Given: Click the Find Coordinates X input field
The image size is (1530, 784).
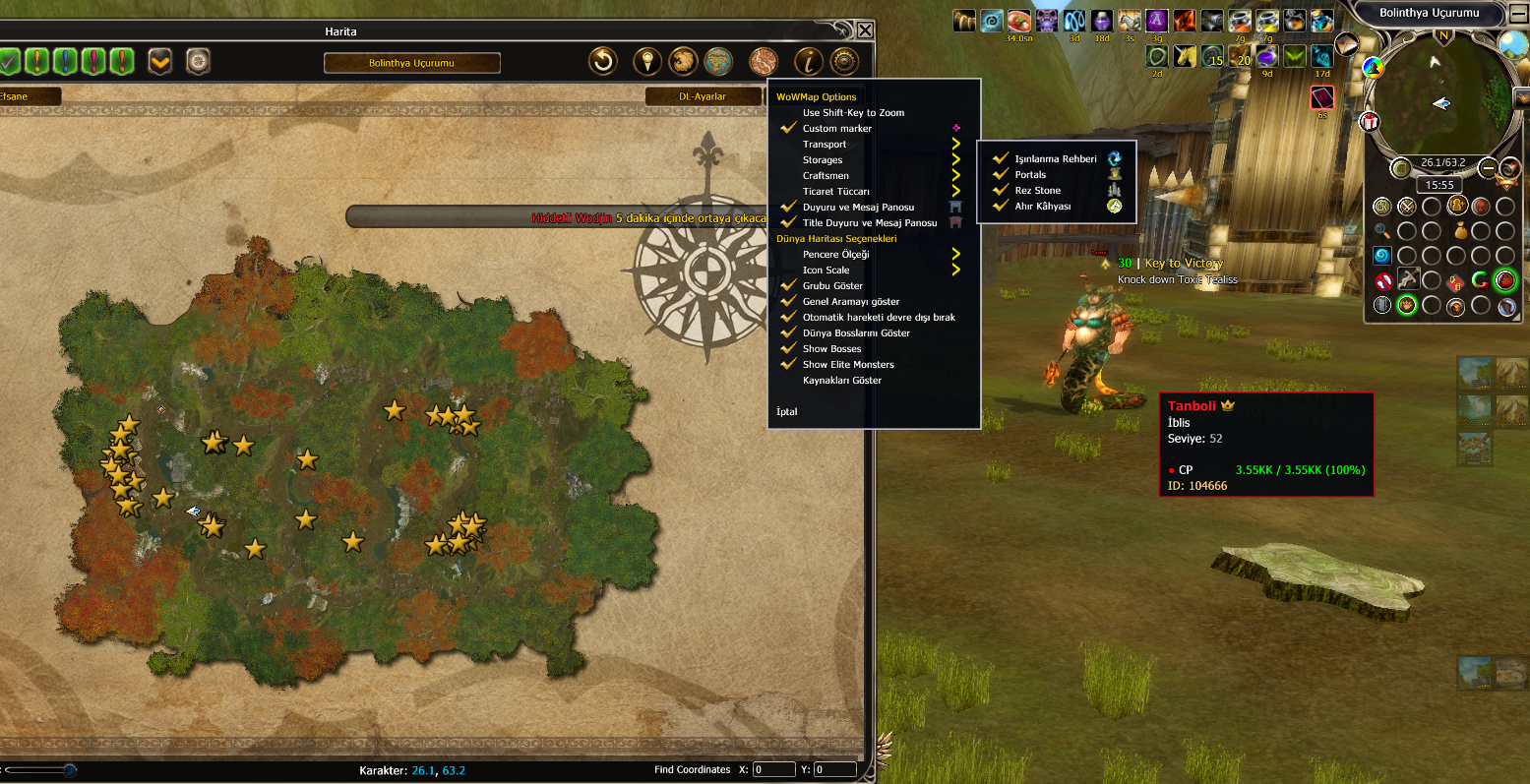Looking at the screenshot, I should pos(773,769).
